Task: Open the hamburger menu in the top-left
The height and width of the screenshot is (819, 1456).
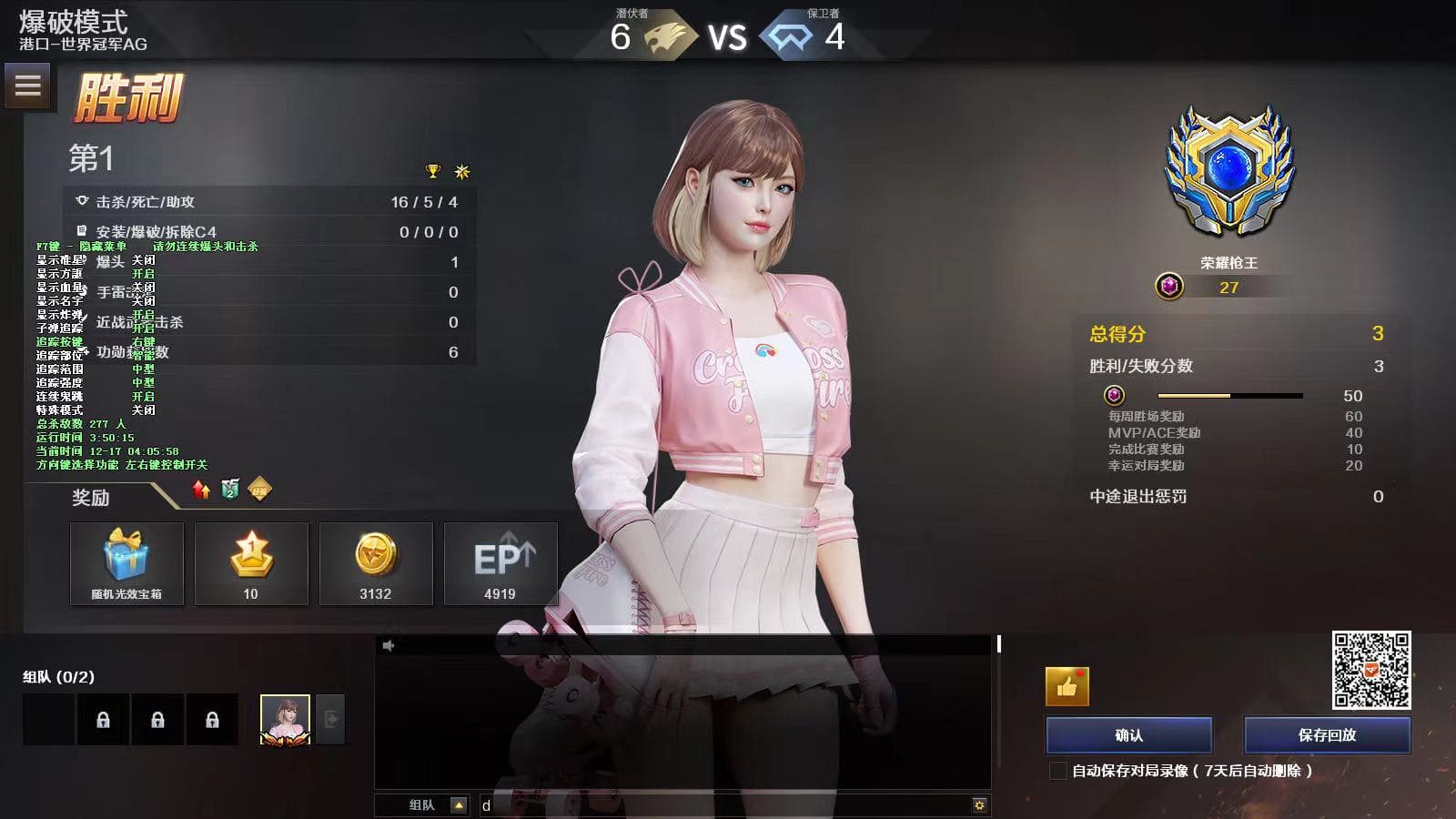Action: point(27,86)
